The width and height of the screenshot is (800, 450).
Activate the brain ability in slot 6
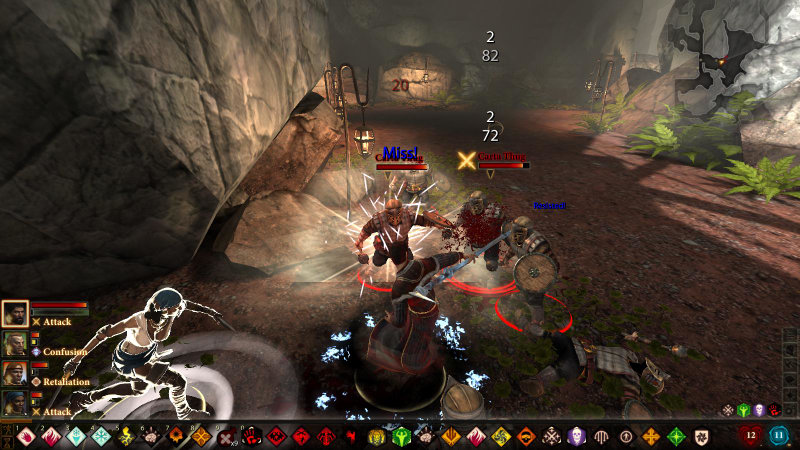click(152, 436)
